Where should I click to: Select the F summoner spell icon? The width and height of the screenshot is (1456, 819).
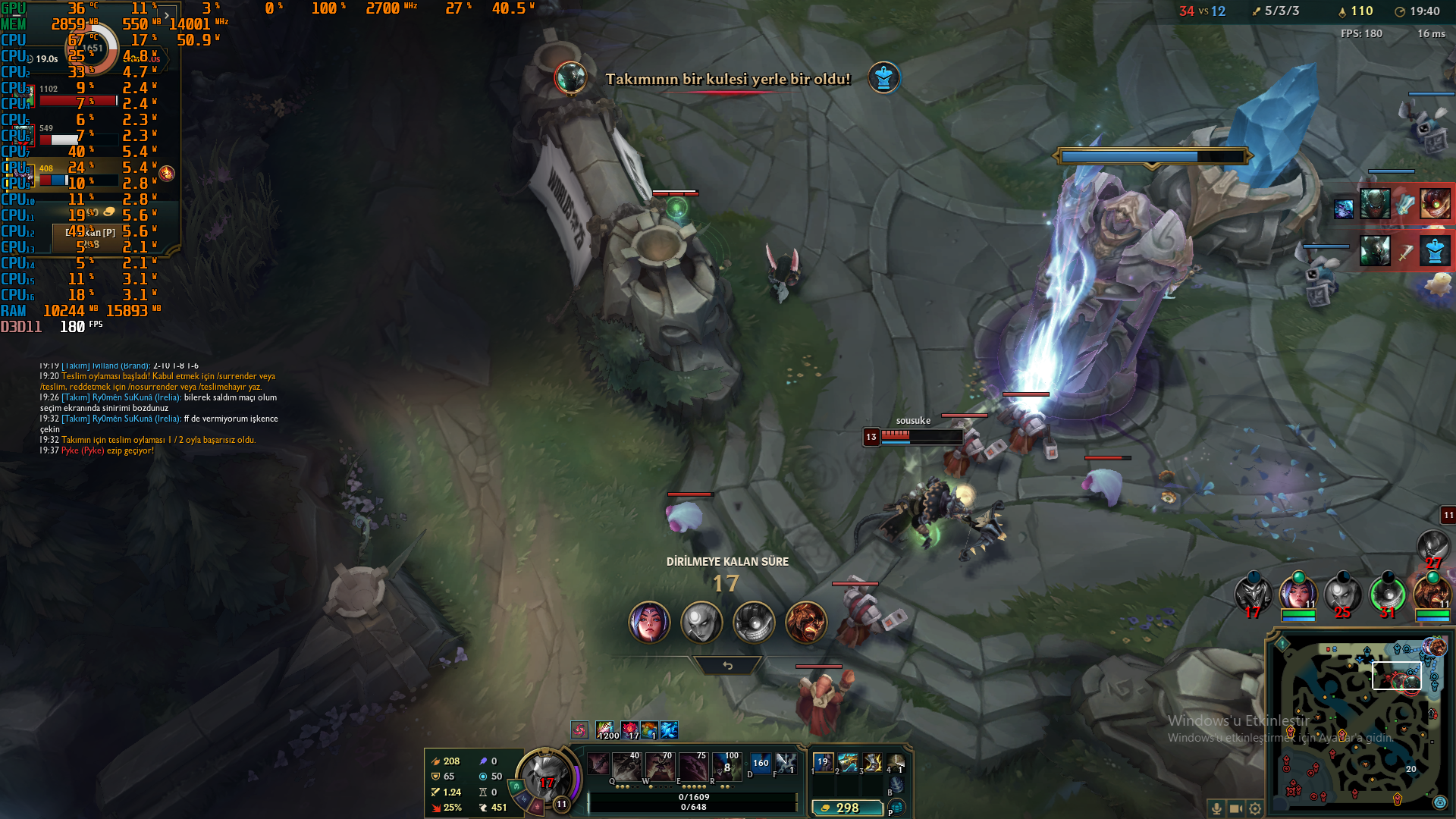click(786, 763)
